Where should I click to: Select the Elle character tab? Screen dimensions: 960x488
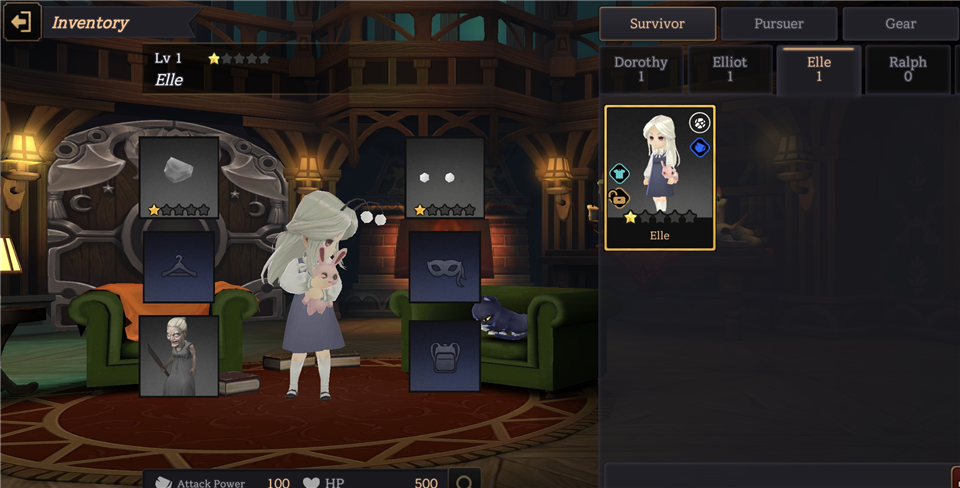[x=819, y=69]
